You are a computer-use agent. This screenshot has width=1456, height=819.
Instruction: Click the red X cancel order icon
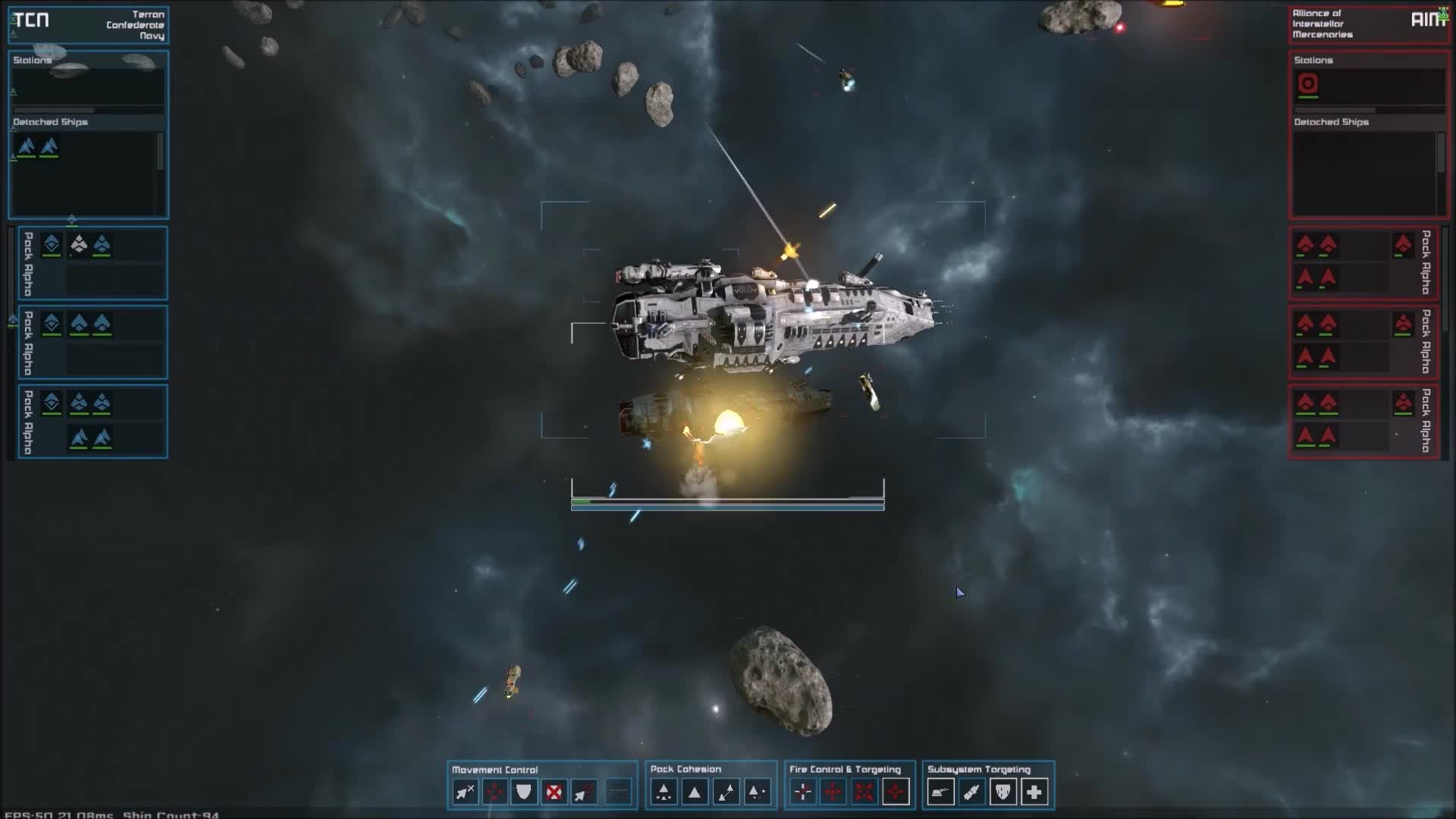[x=554, y=792]
